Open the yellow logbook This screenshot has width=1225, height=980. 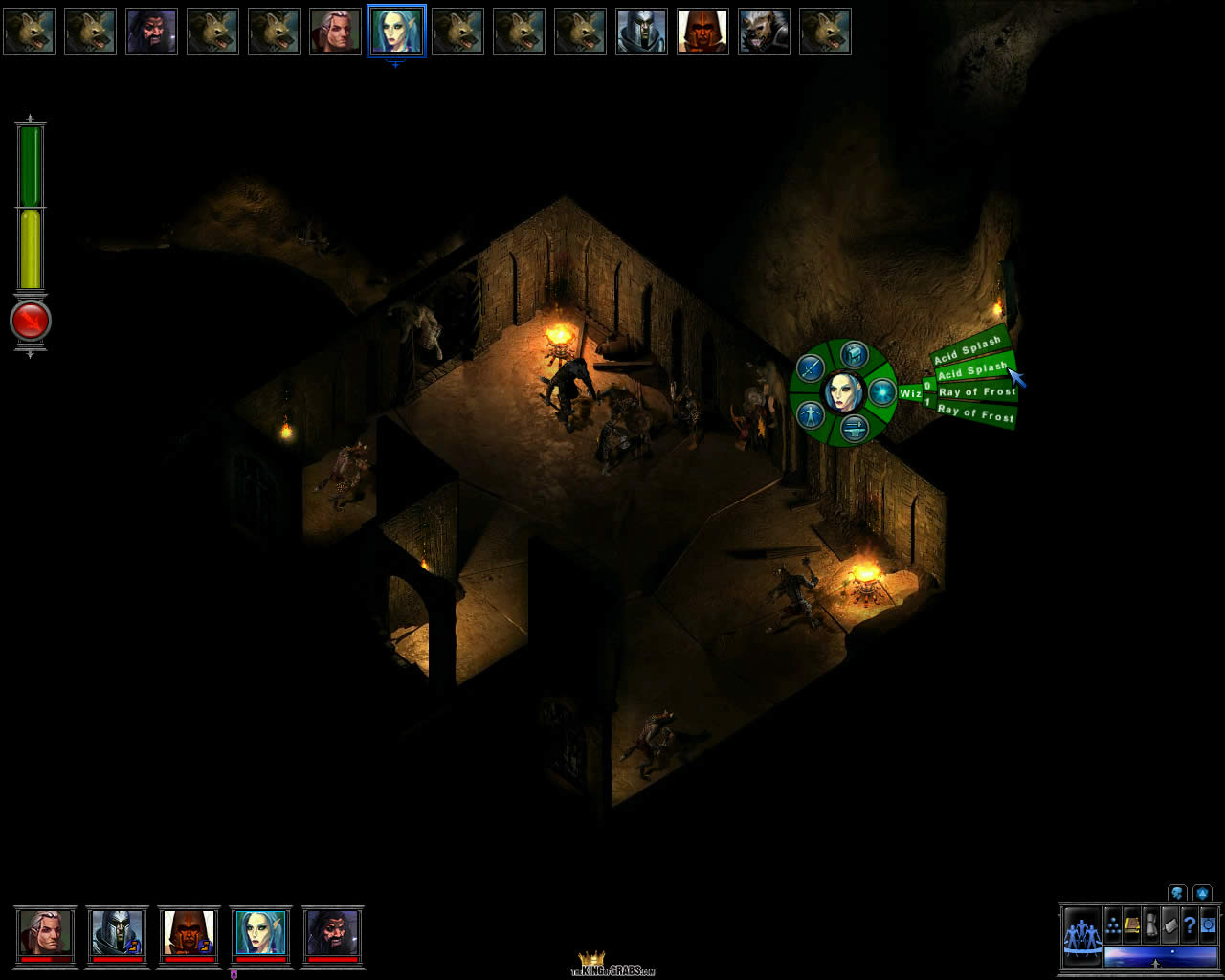click(1131, 925)
